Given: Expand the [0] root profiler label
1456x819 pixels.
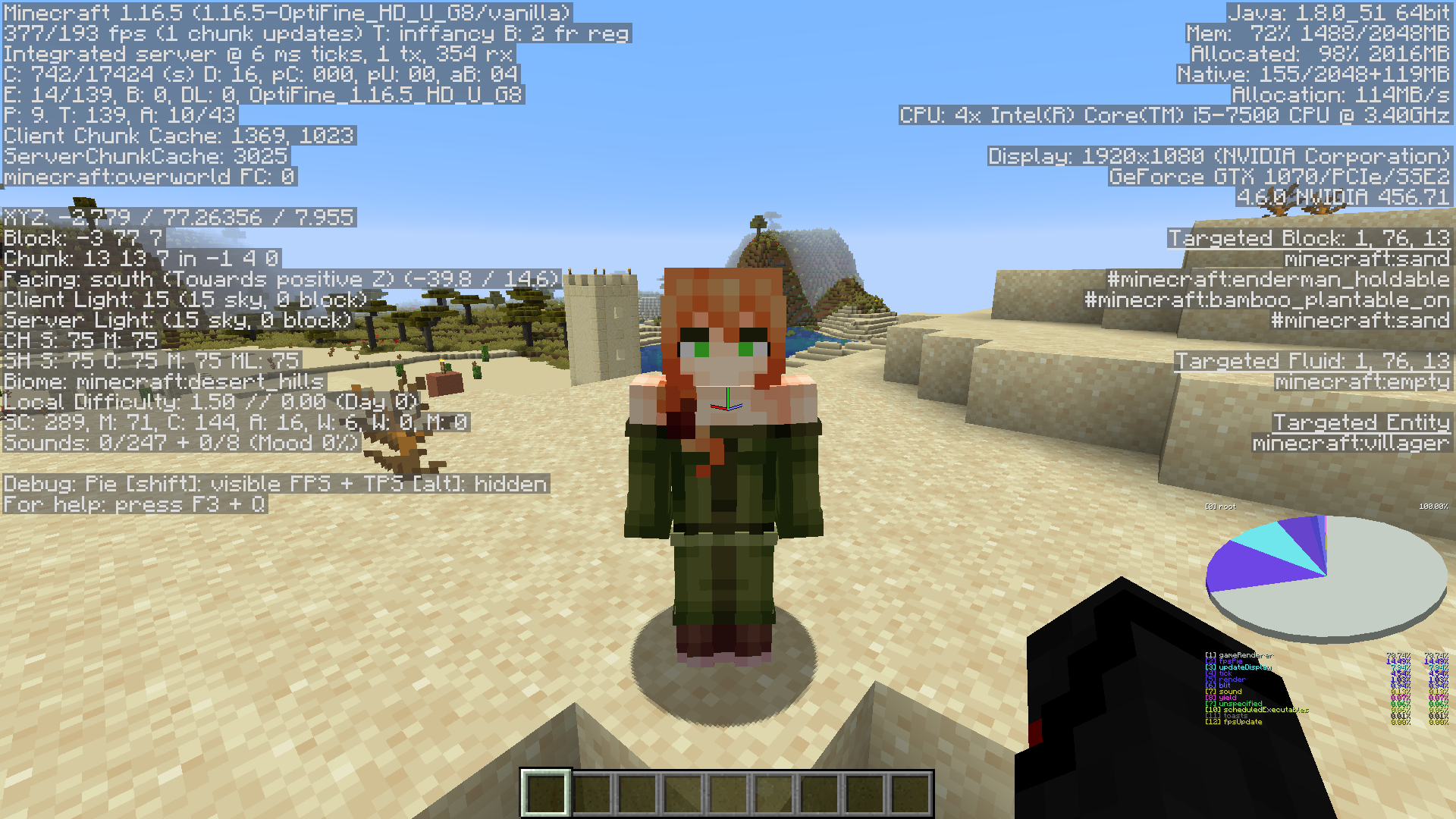Looking at the screenshot, I should 1222,506.
